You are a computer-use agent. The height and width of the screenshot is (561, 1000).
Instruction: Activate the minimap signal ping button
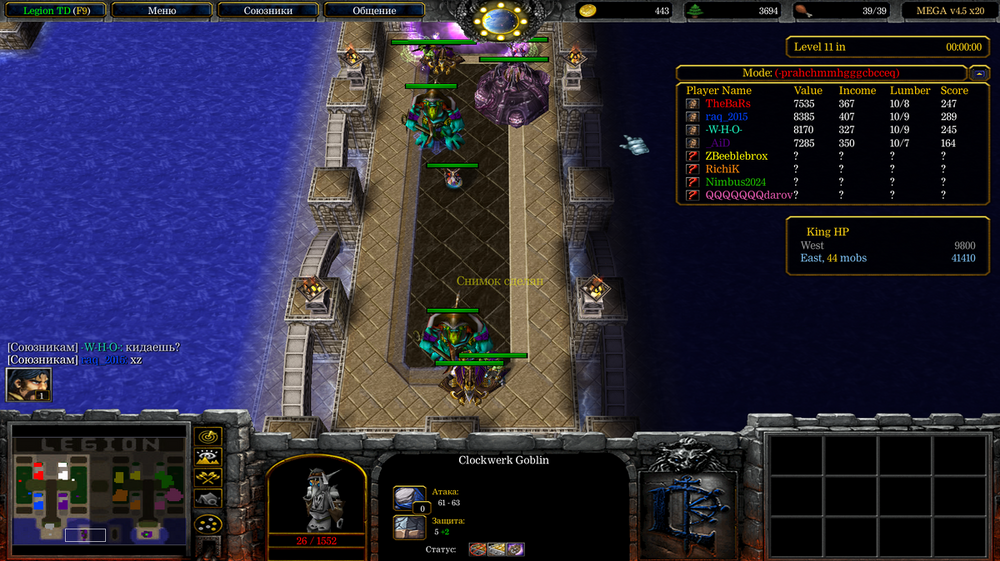(x=208, y=436)
